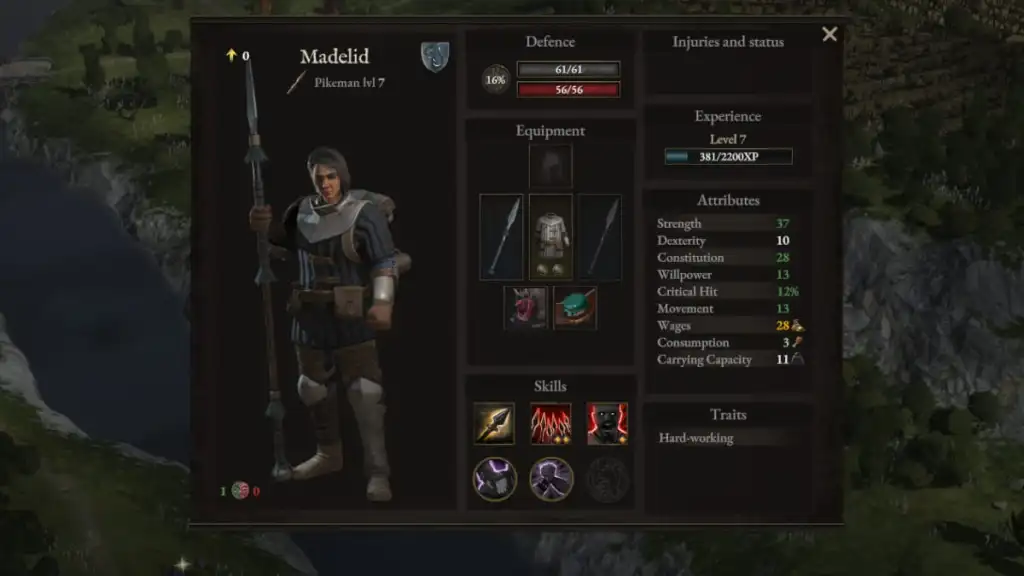
Task: Open the locked greyed-out skill slot
Action: pyautogui.click(x=607, y=479)
